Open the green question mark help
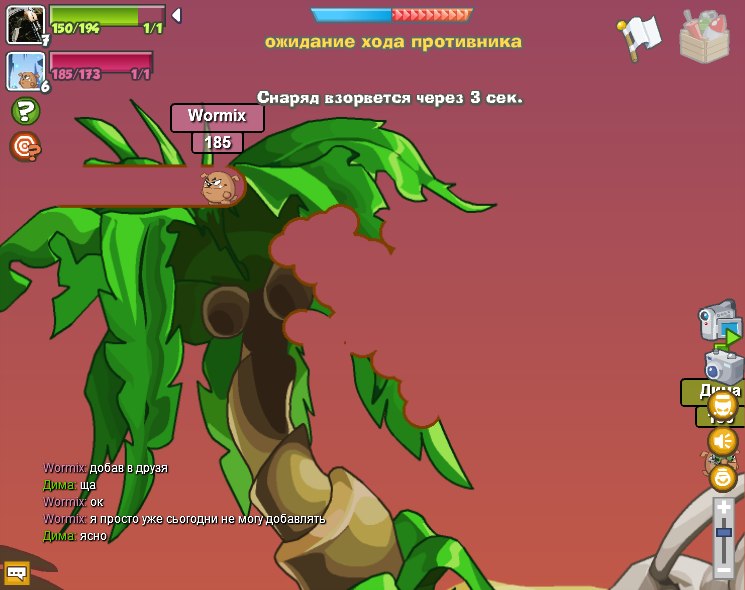This screenshot has width=745, height=590. click(x=25, y=111)
